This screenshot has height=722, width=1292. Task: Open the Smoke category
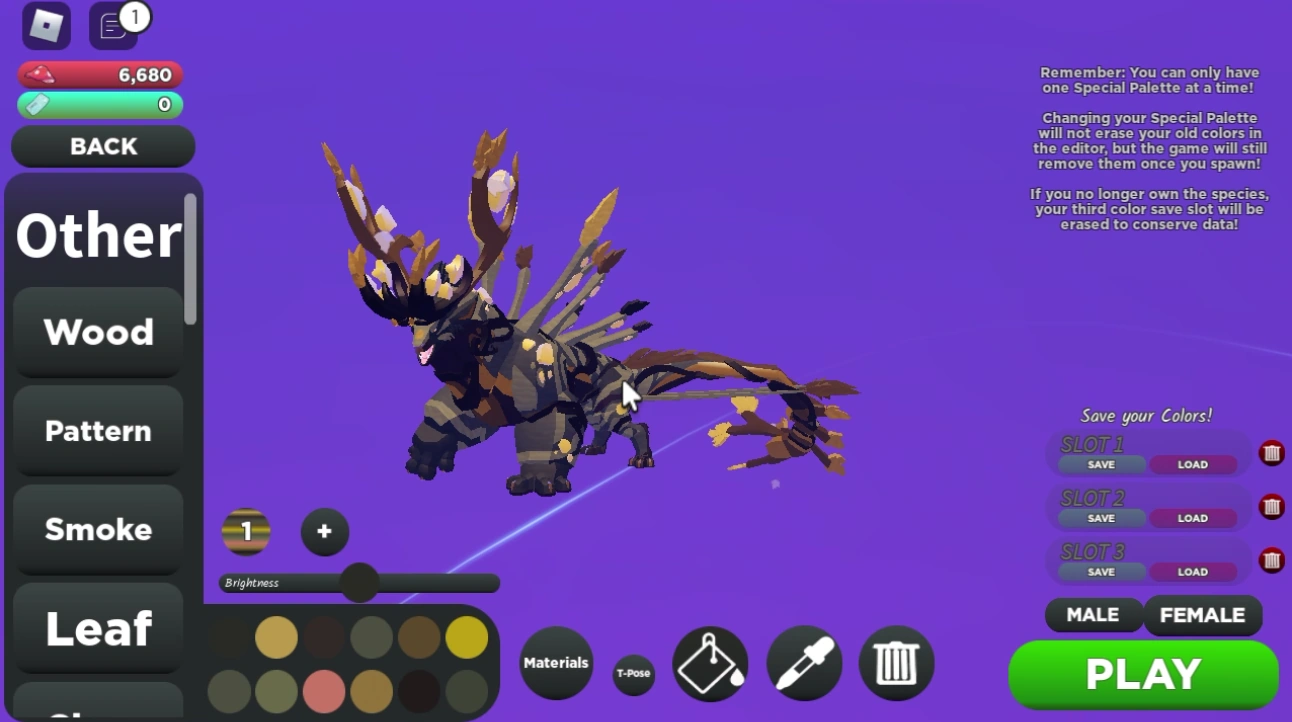coord(97,529)
